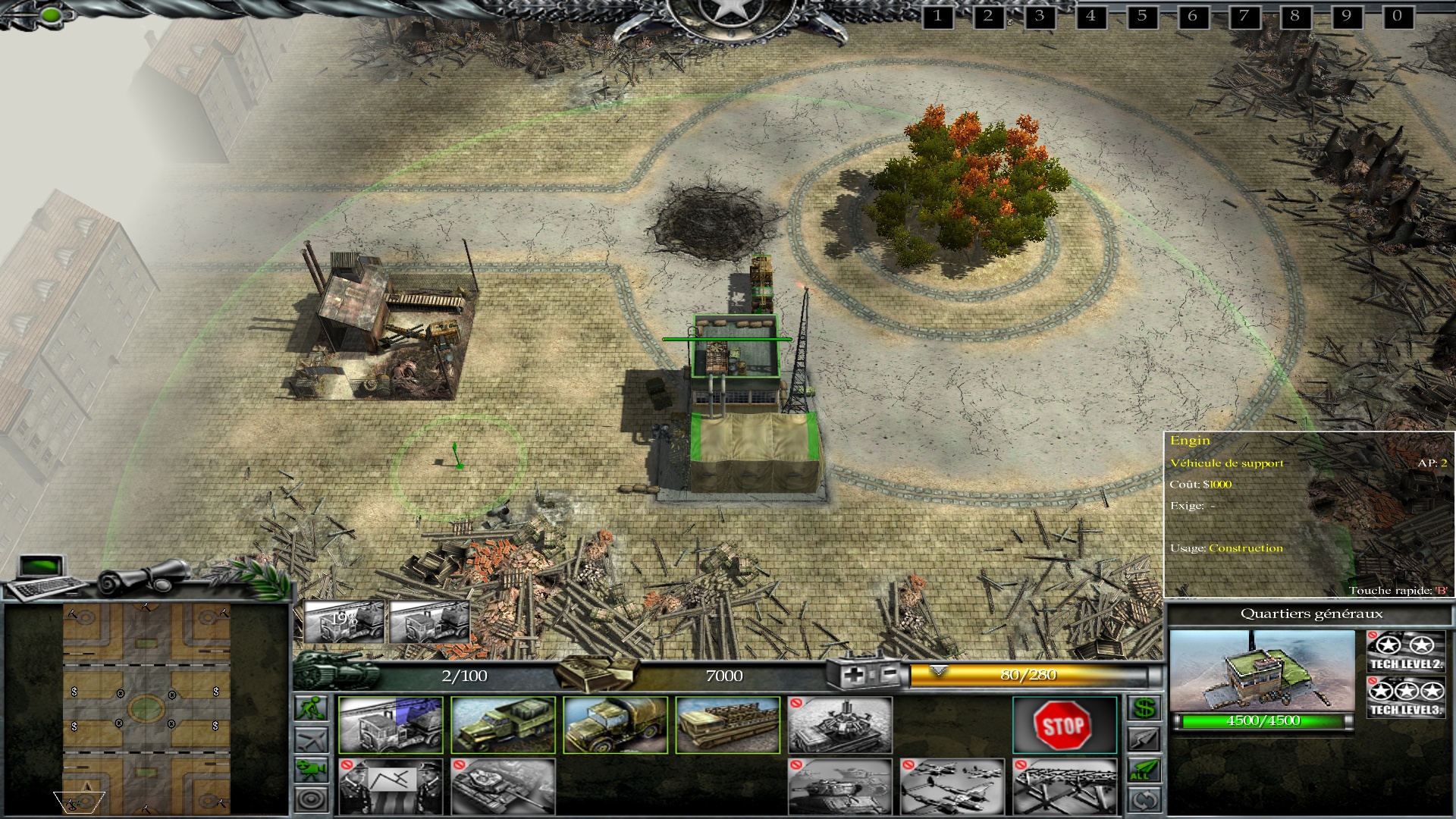1456x819 pixels.
Task: Click the green dollar sign sell button
Action: pyautogui.click(x=1144, y=708)
